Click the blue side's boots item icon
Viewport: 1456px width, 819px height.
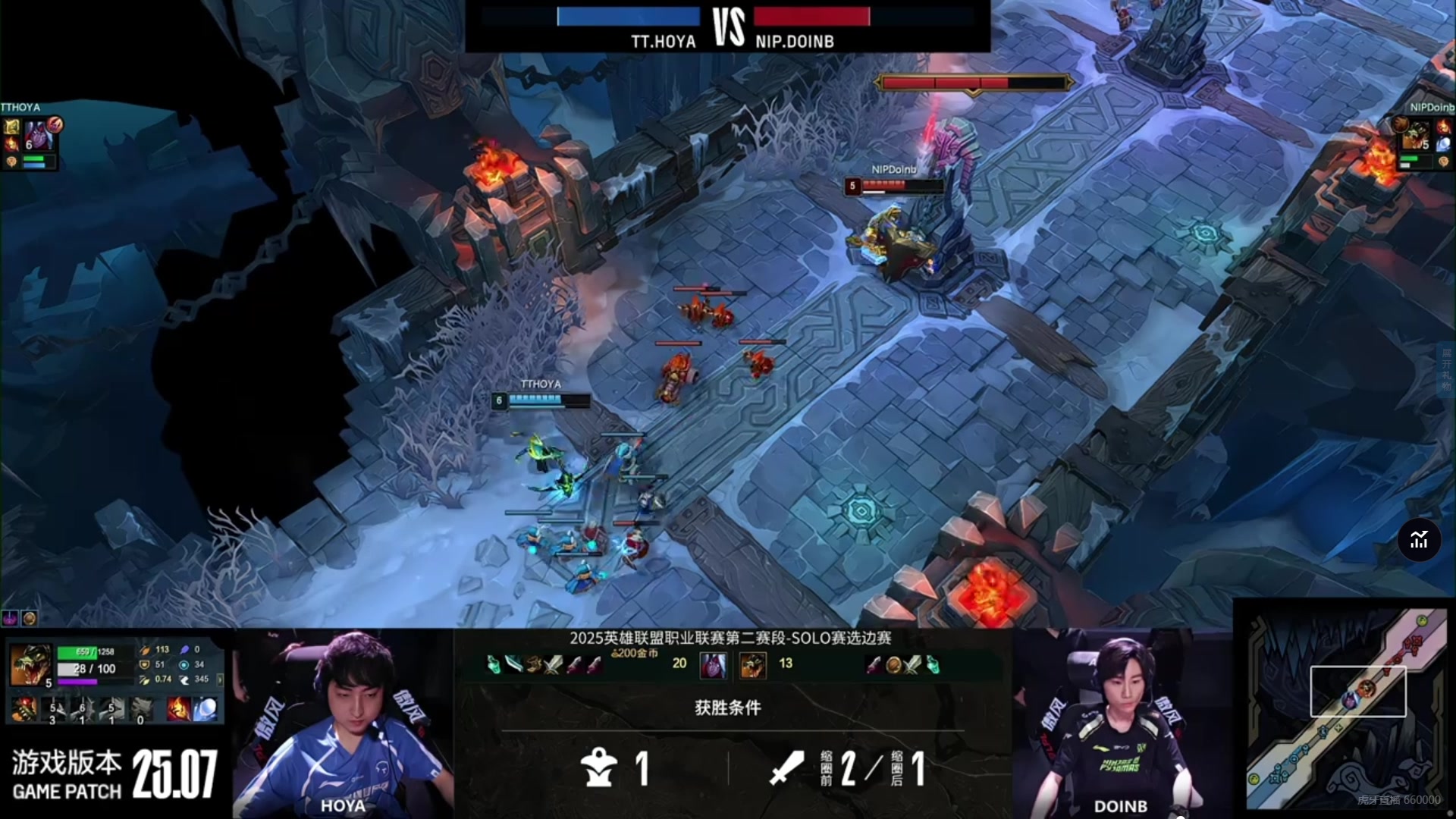[534, 665]
